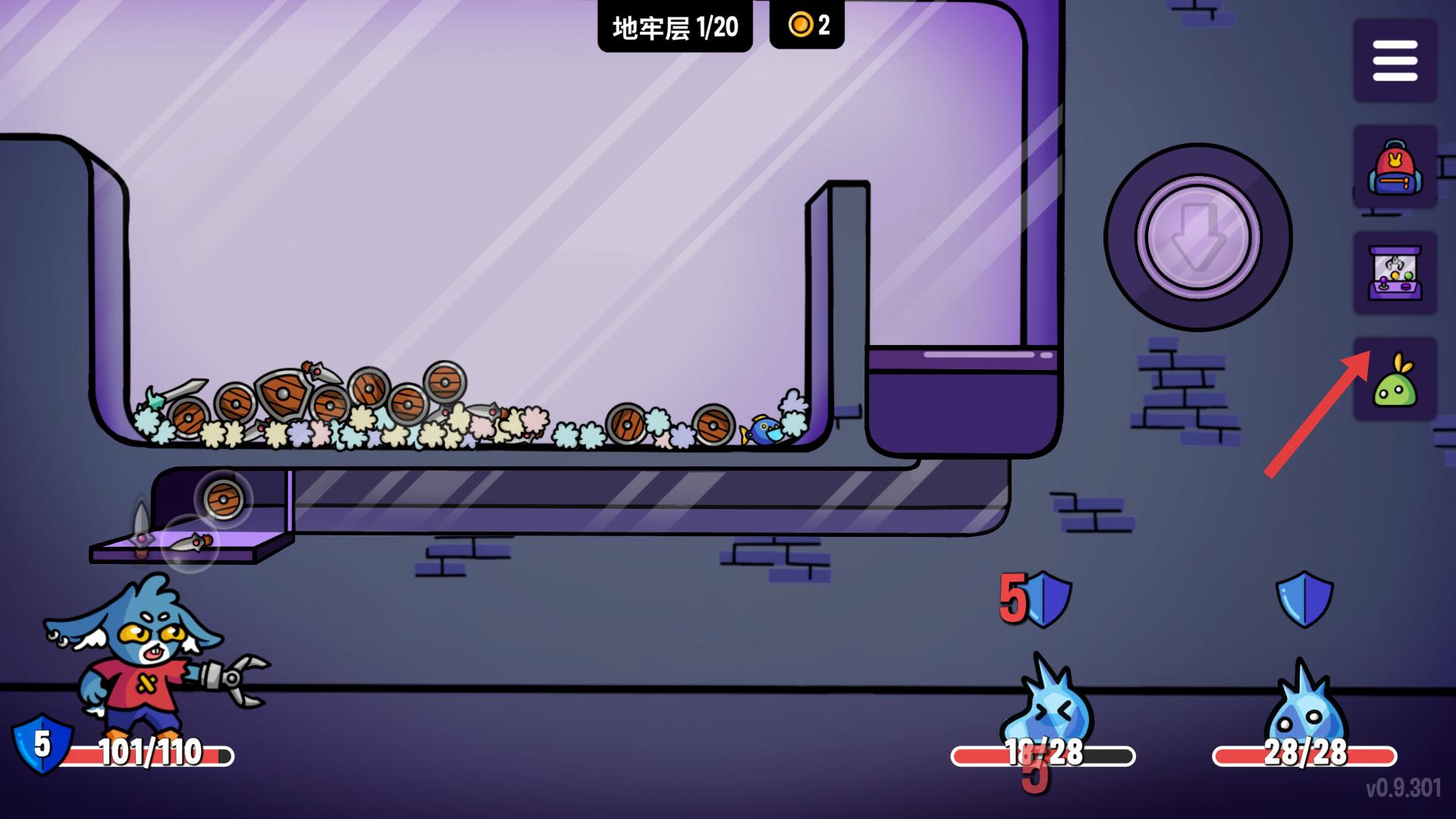Screen dimensions: 1456x819
Task: Open the hamburger menu
Action: [1395, 61]
